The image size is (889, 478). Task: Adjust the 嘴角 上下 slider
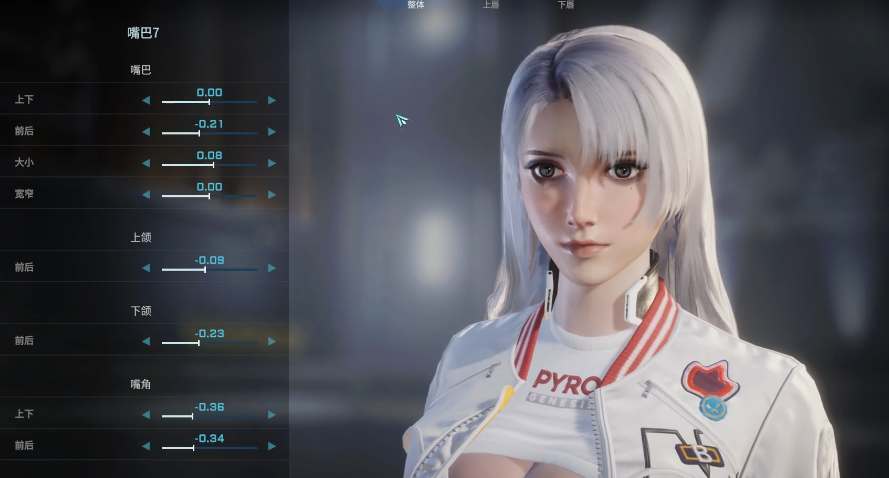tap(209, 417)
